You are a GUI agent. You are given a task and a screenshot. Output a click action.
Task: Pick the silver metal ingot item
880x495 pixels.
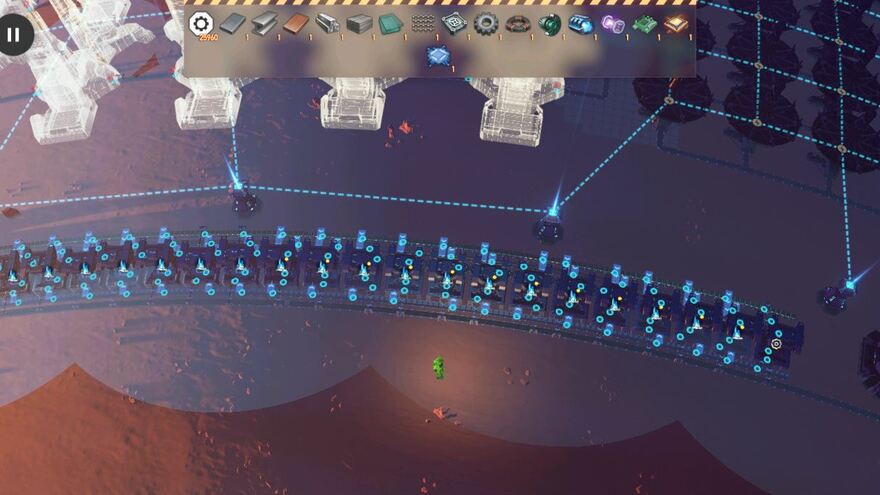pos(327,23)
